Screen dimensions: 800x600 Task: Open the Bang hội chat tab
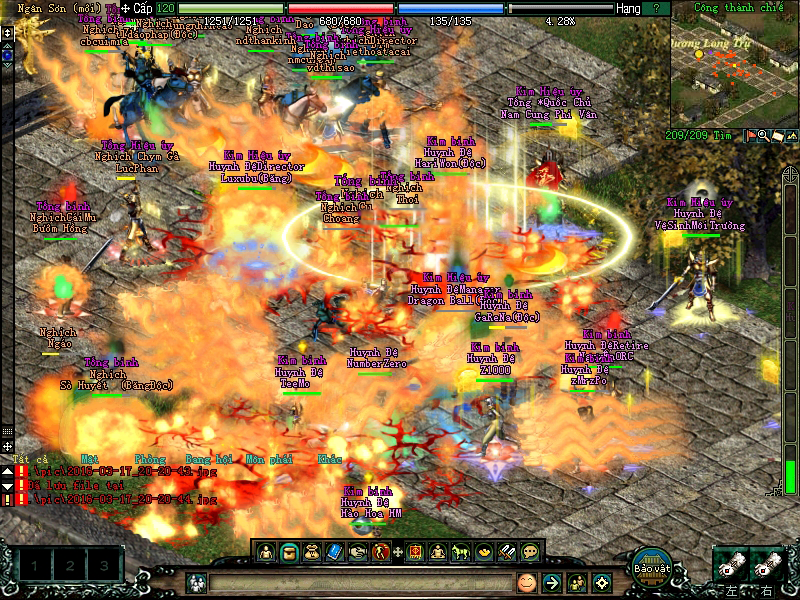point(207,459)
